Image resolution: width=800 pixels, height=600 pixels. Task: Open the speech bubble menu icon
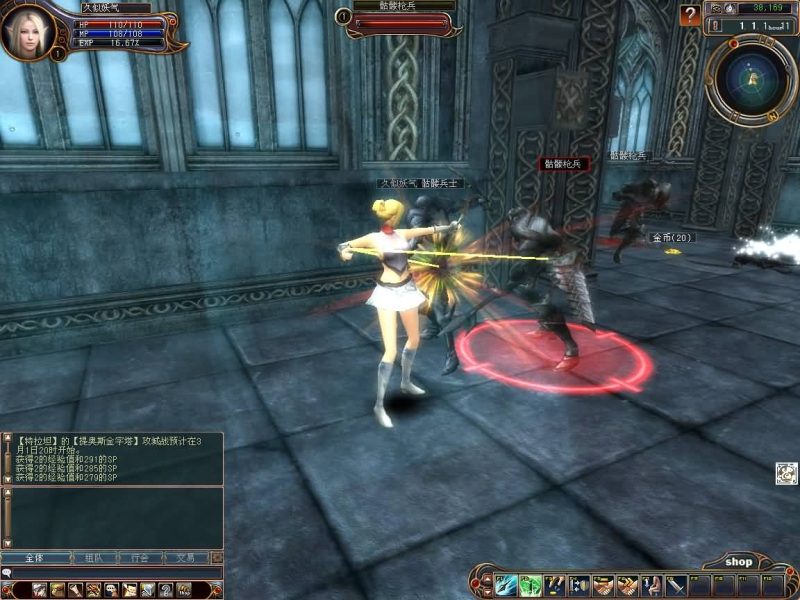click(x=111, y=590)
